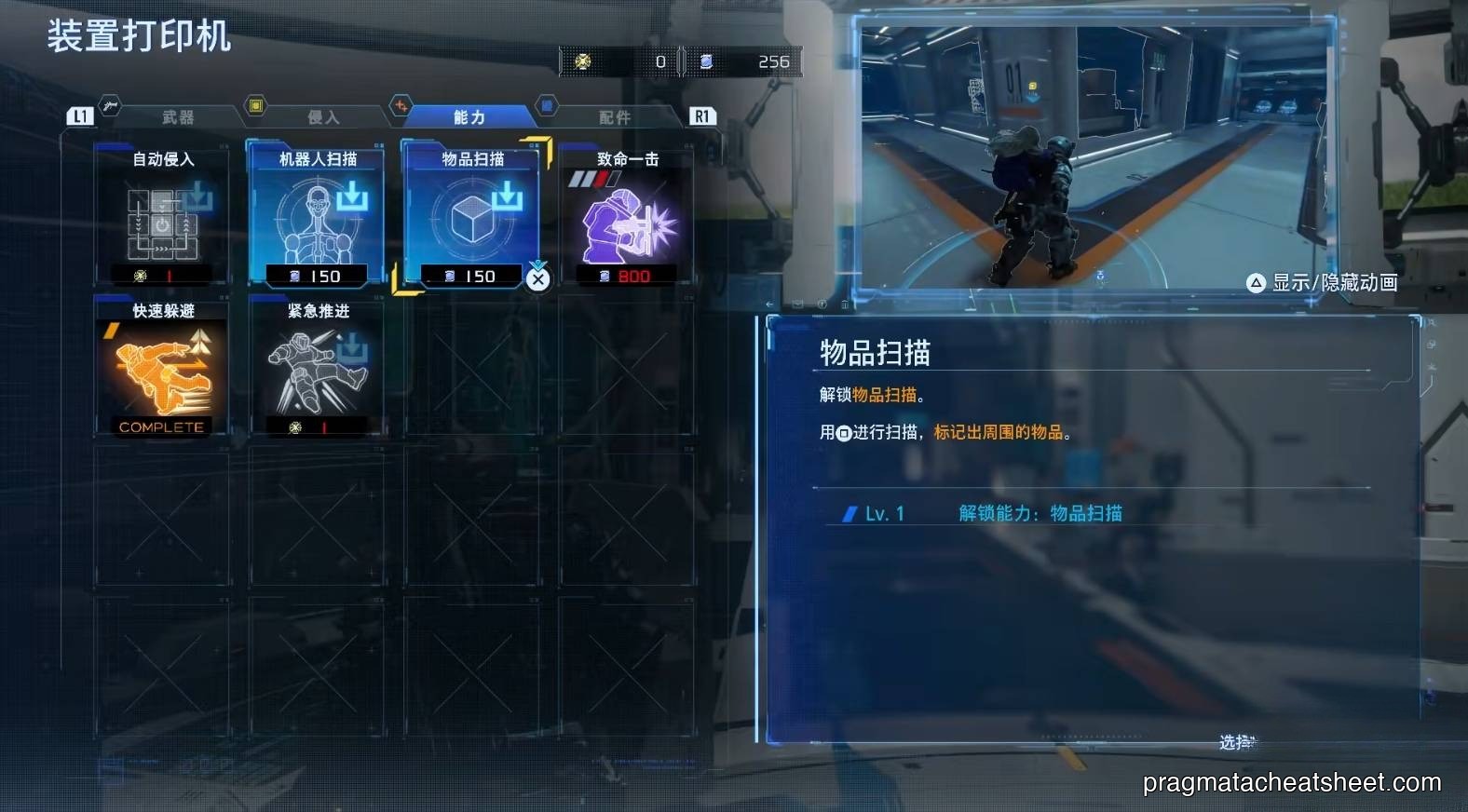Click the 150 price bar on 物品扫描
Image resolution: width=1468 pixels, height=812 pixels.
(x=470, y=276)
